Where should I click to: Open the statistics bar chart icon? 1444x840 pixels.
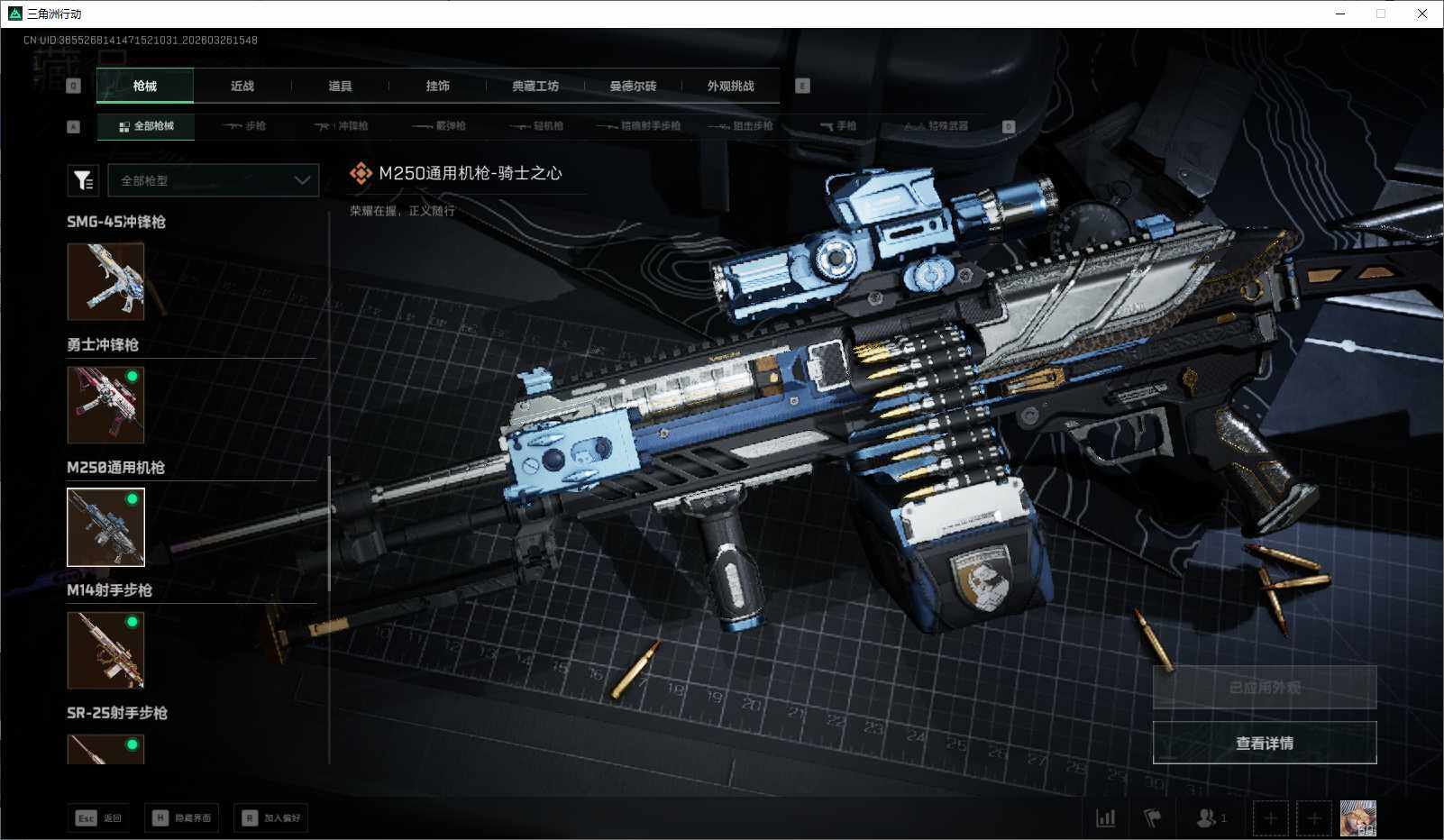click(1105, 817)
